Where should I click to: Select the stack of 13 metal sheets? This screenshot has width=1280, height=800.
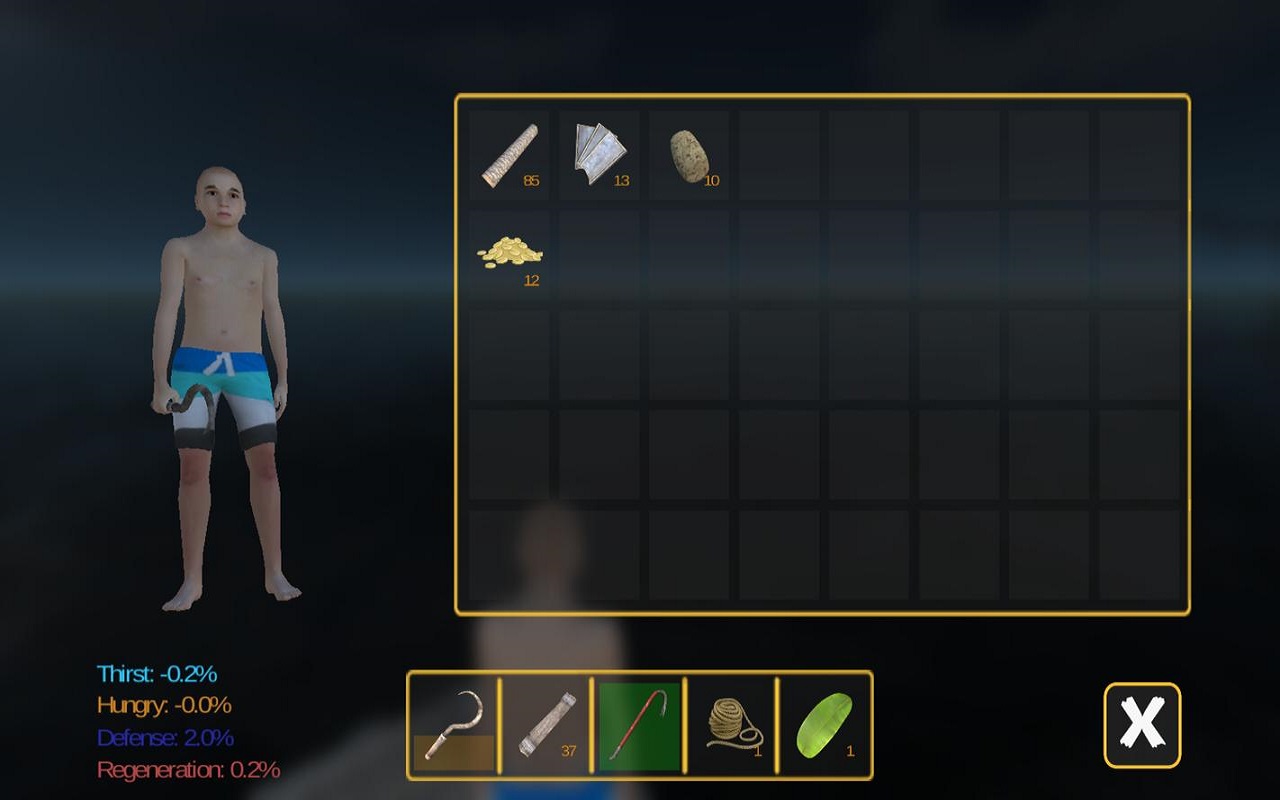(x=600, y=152)
